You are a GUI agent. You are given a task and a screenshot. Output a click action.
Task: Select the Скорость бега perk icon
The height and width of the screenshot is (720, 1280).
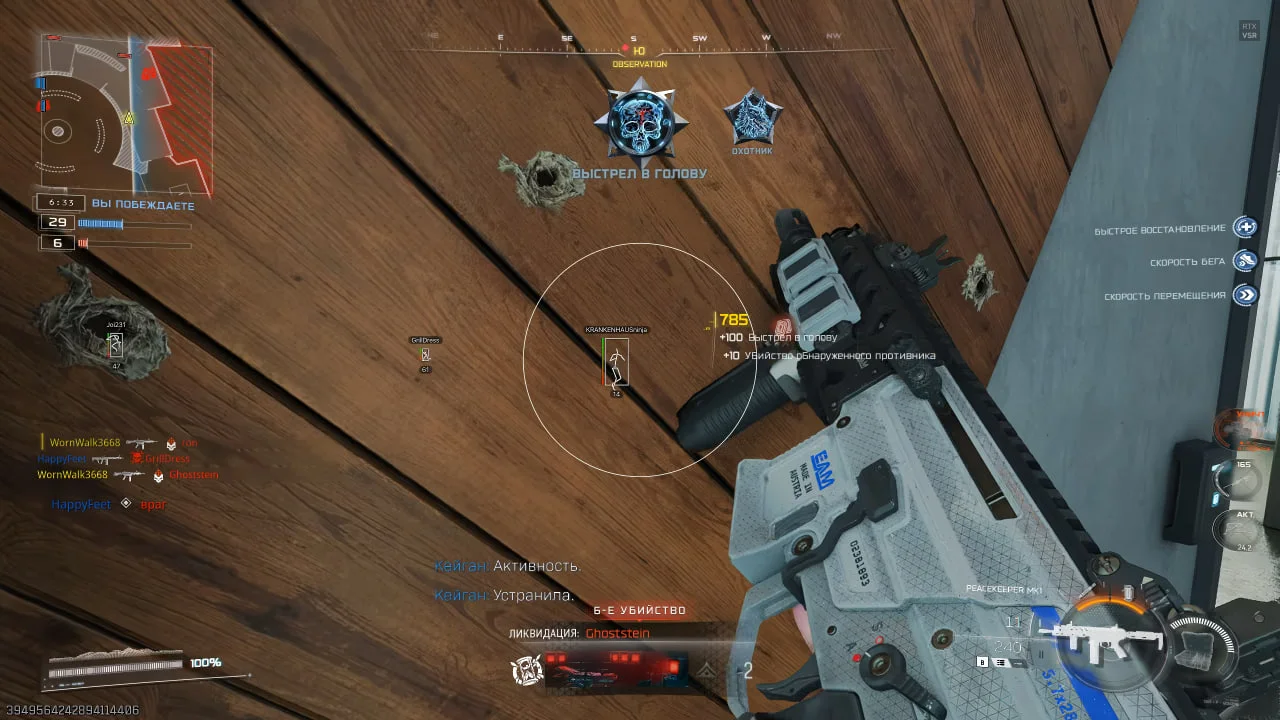tap(1245, 262)
